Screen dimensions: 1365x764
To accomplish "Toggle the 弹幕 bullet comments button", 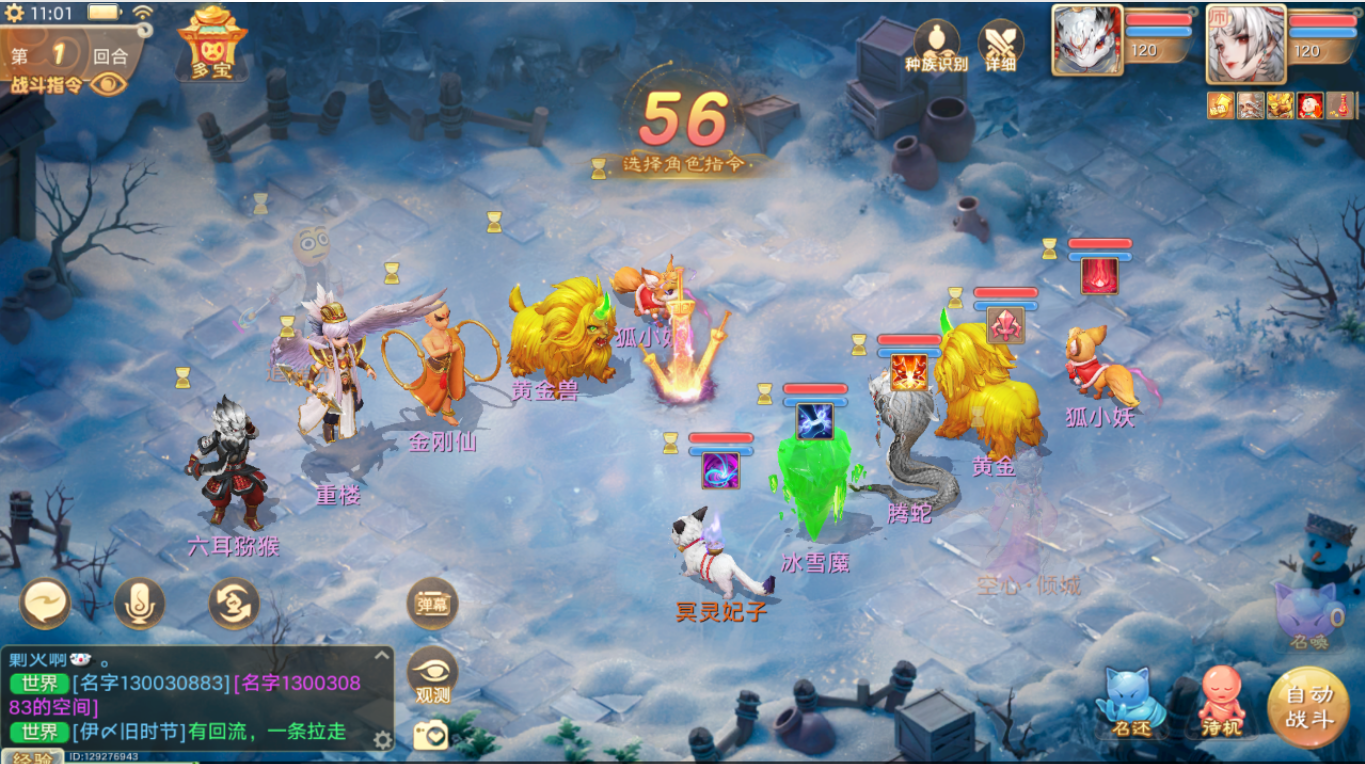I will [x=432, y=604].
